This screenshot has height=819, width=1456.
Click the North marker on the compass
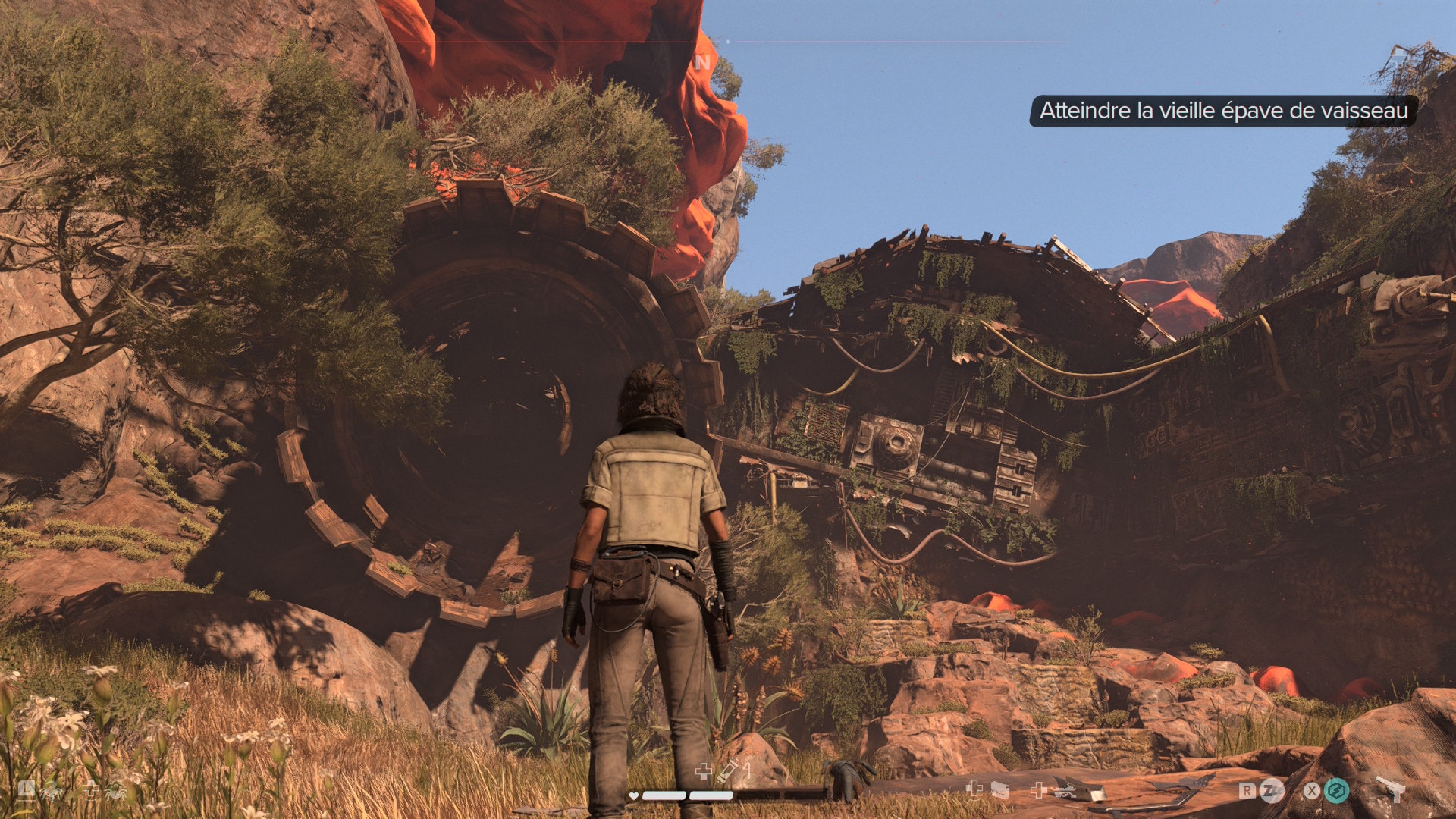tap(703, 62)
